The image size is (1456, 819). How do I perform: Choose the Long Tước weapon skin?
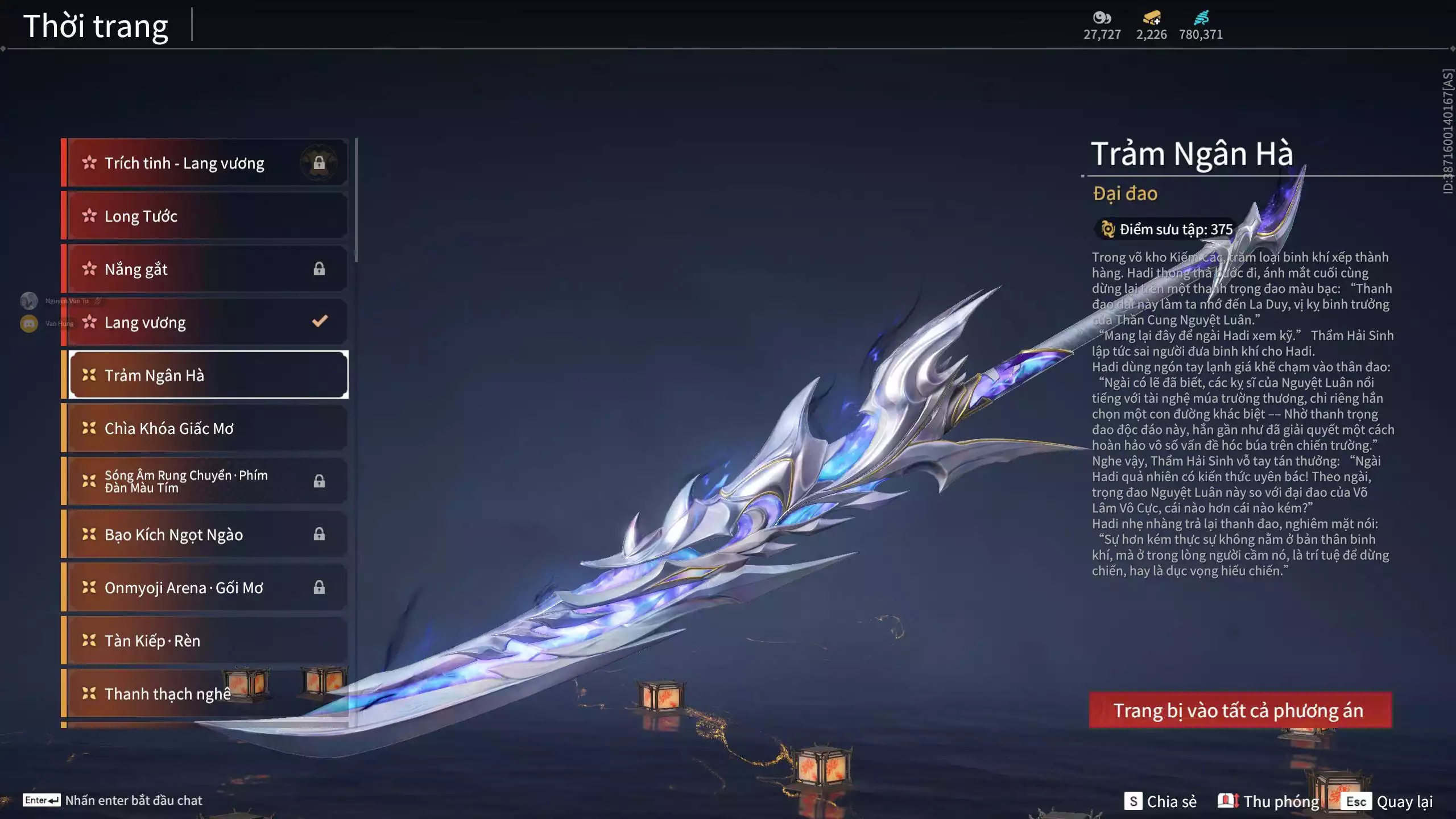207,216
